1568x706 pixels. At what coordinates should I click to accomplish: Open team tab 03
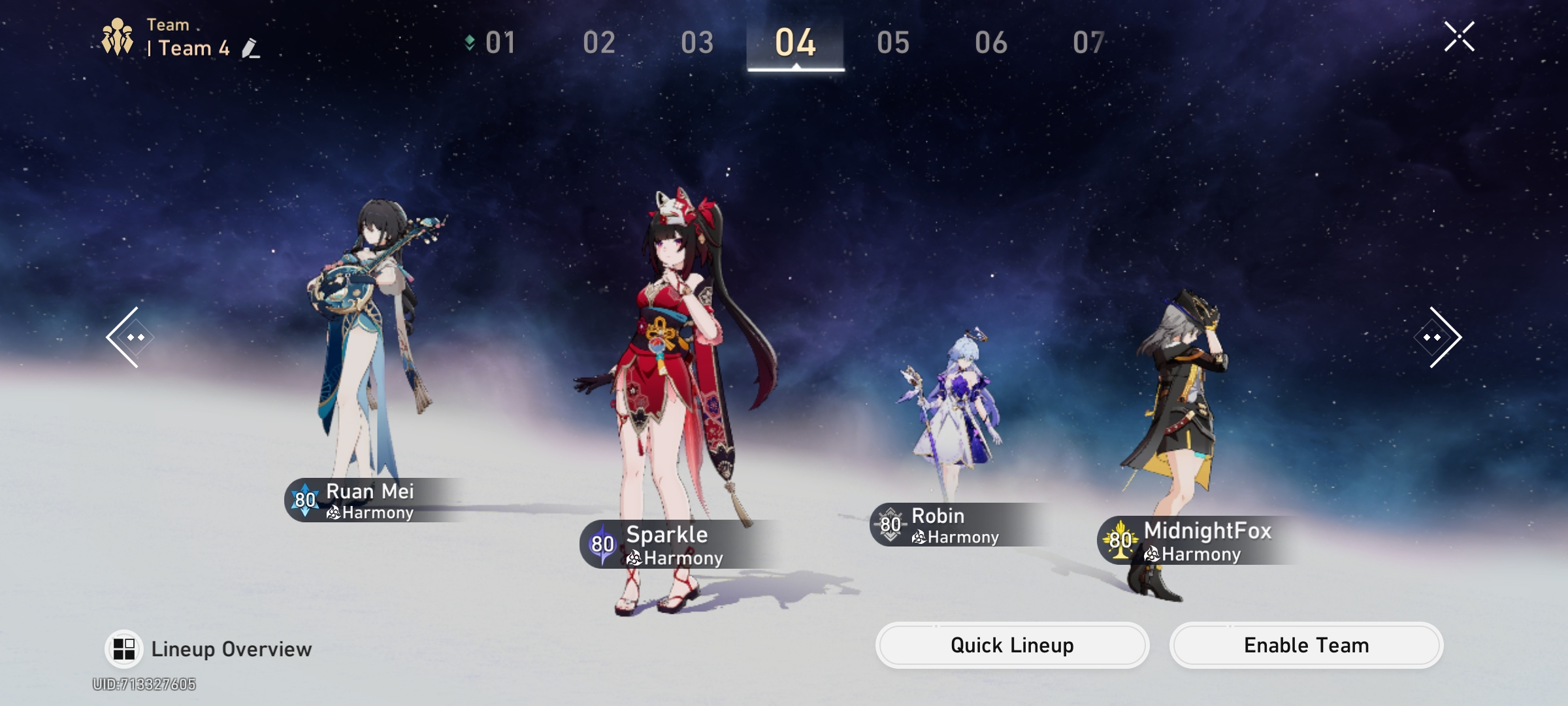(x=697, y=43)
